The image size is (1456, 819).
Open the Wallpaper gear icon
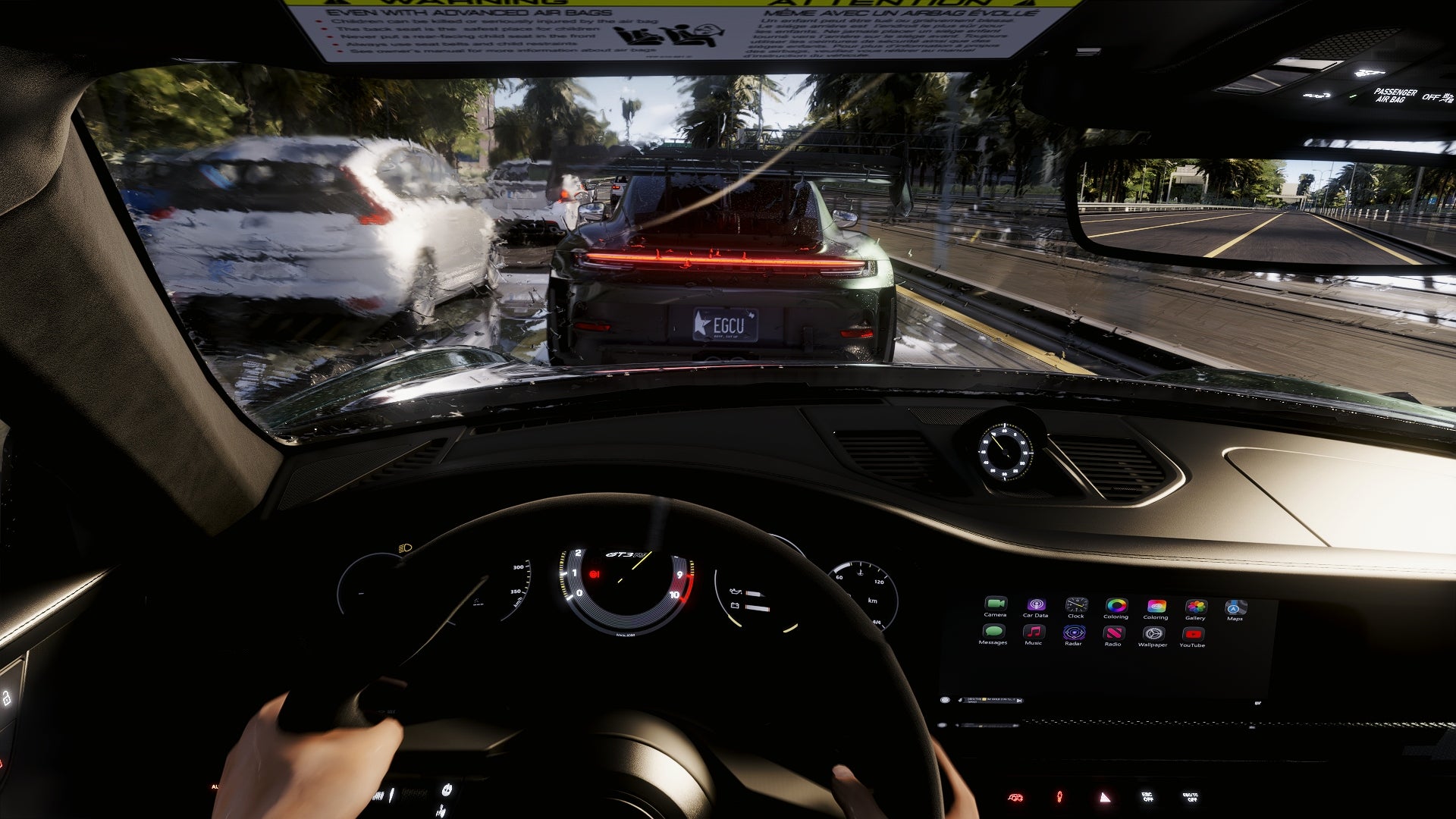click(x=1153, y=635)
